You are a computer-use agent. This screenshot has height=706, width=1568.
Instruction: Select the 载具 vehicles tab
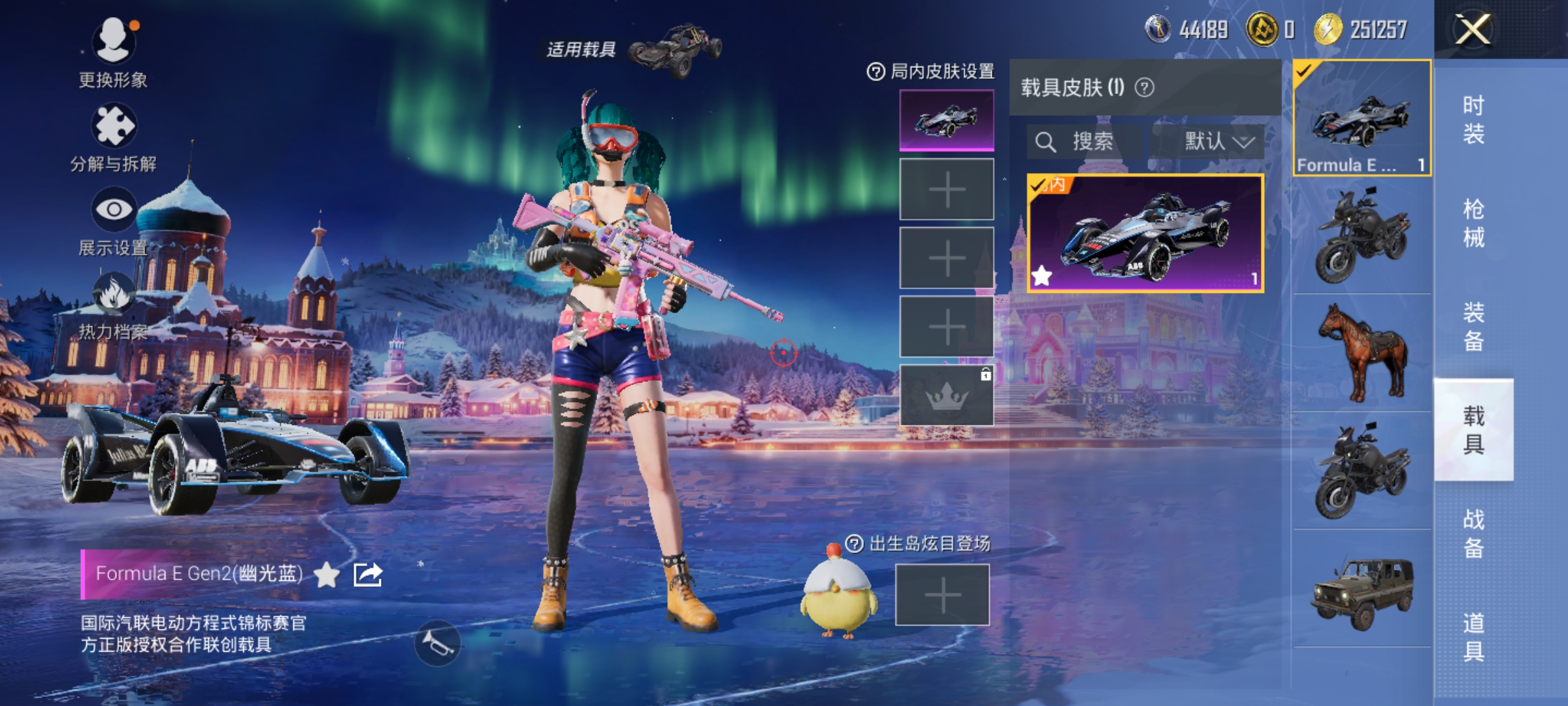[x=1473, y=429]
